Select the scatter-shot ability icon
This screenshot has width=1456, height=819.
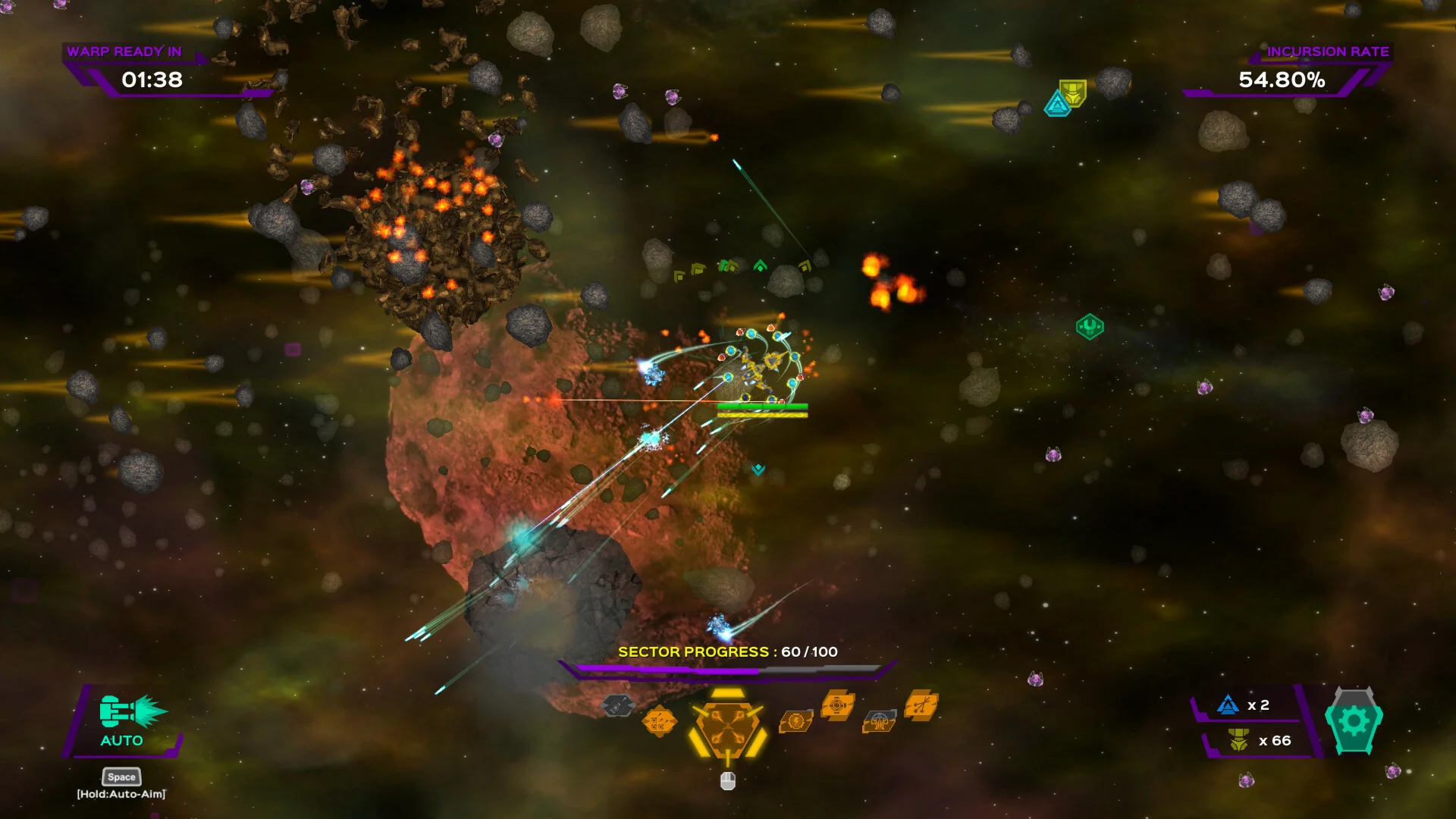921,705
